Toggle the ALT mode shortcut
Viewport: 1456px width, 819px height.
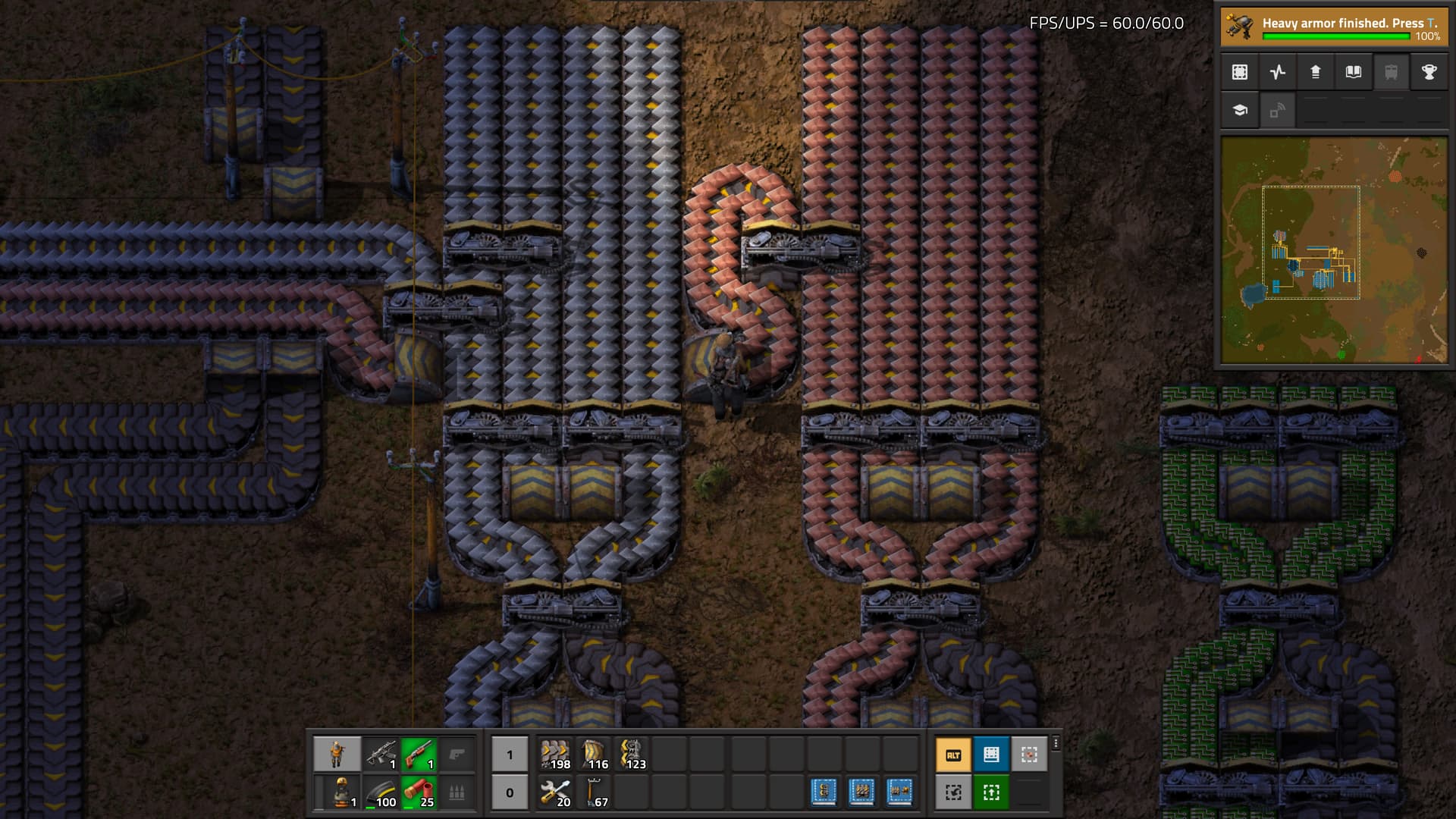[953, 755]
